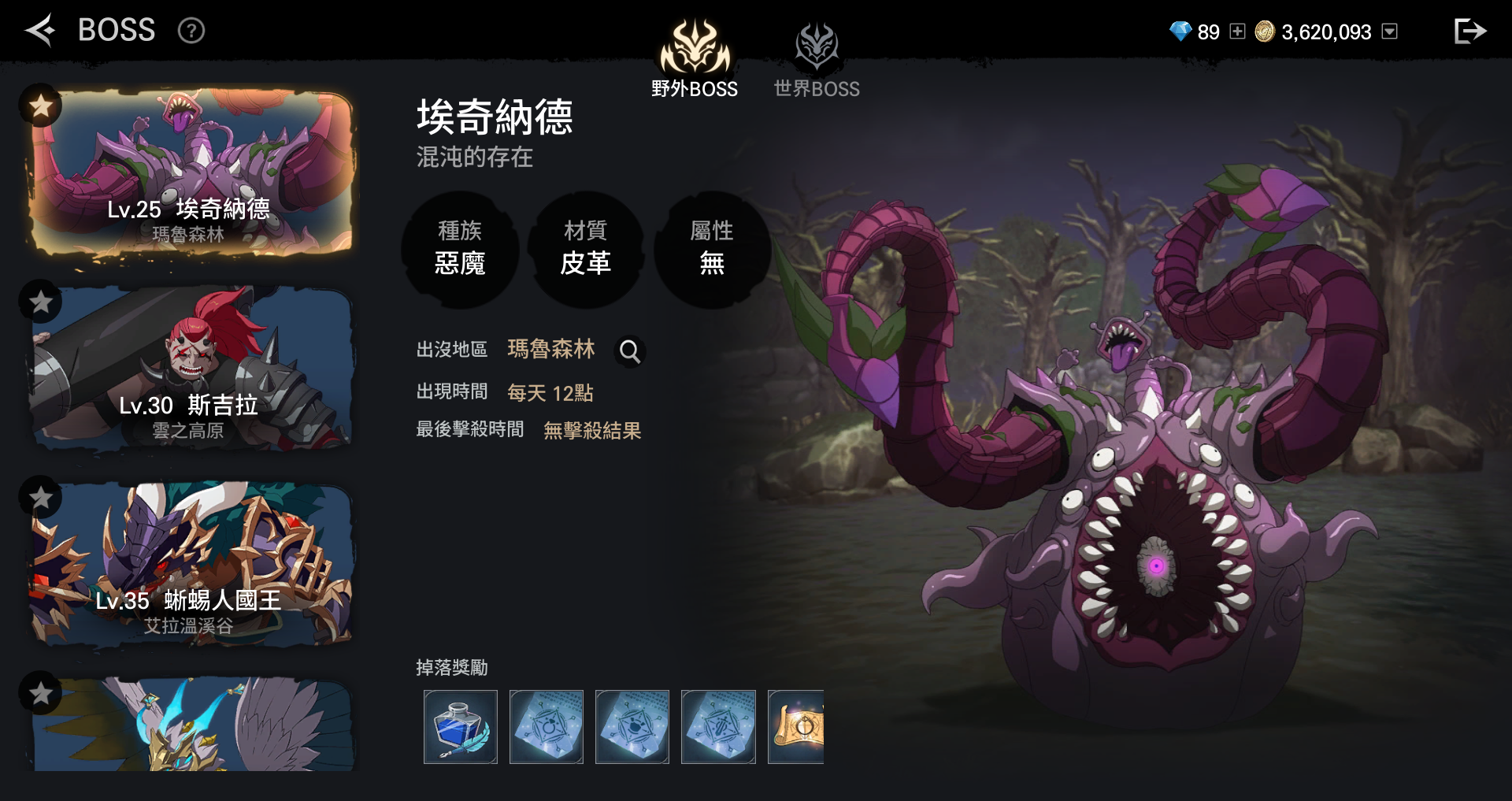View the blue ink bottle drop reward
Viewport: 1512px width, 801px height.
(x=461, y=727)
